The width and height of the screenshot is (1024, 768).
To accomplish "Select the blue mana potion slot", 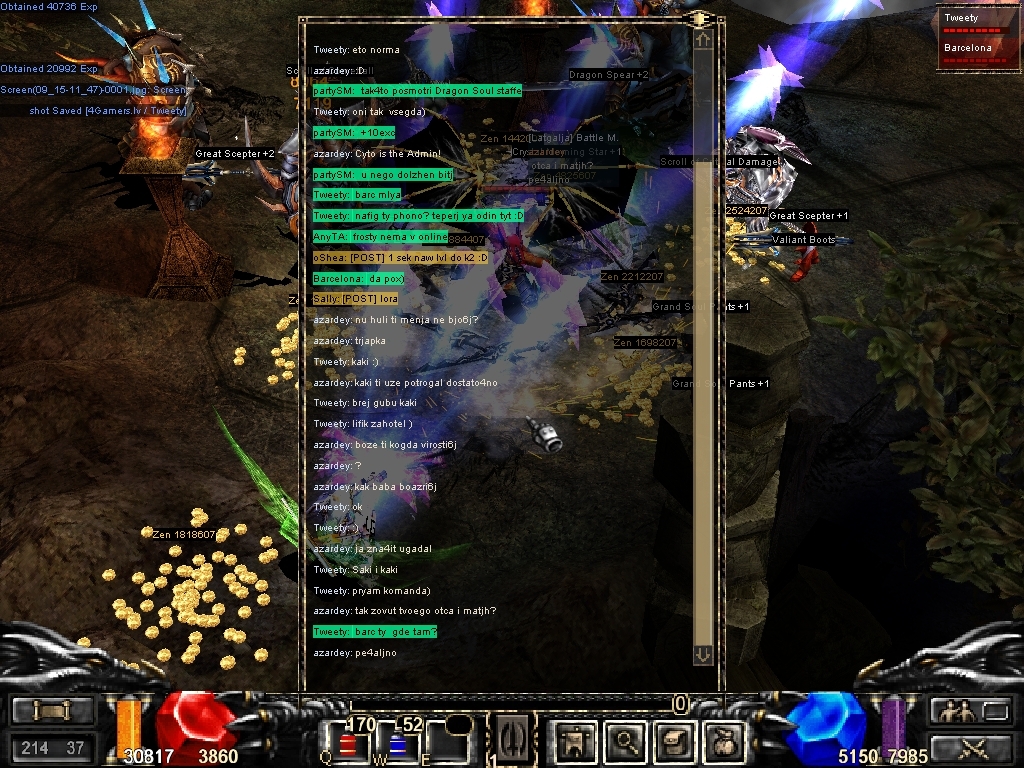I will [396, 742].
